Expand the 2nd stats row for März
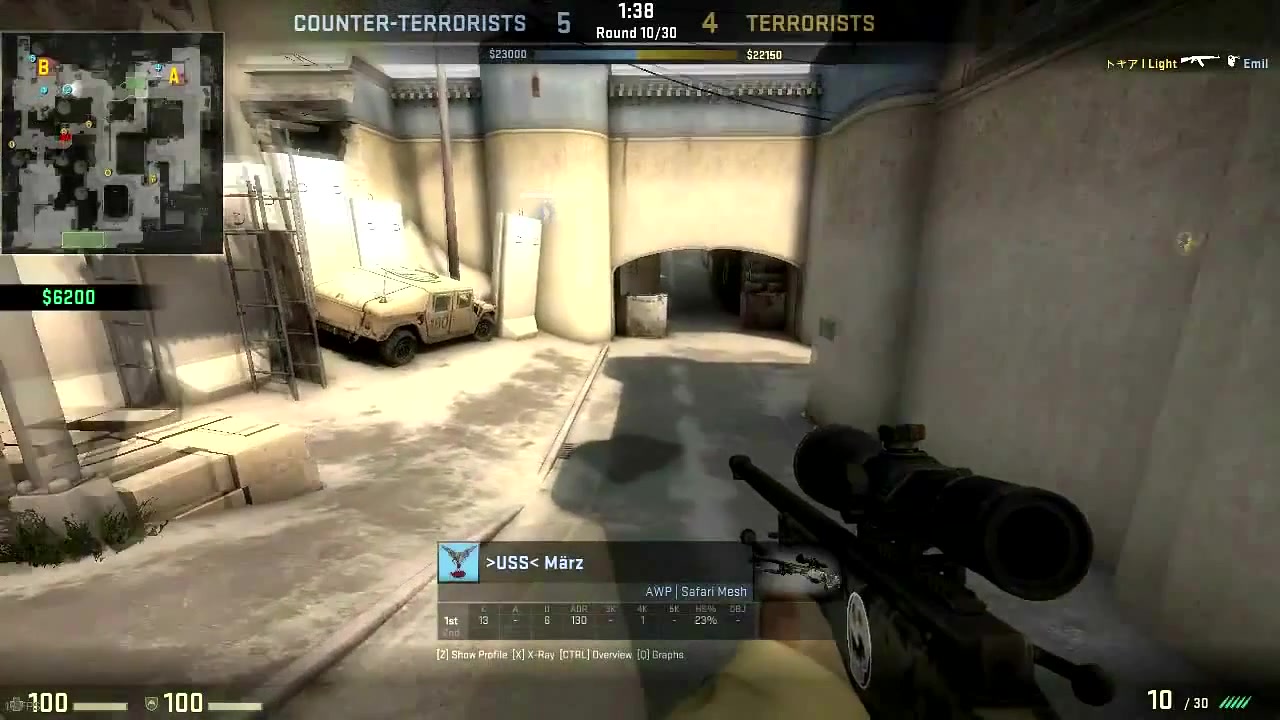The height and width of the screenshot is (720, 1280). click(450, 632)
